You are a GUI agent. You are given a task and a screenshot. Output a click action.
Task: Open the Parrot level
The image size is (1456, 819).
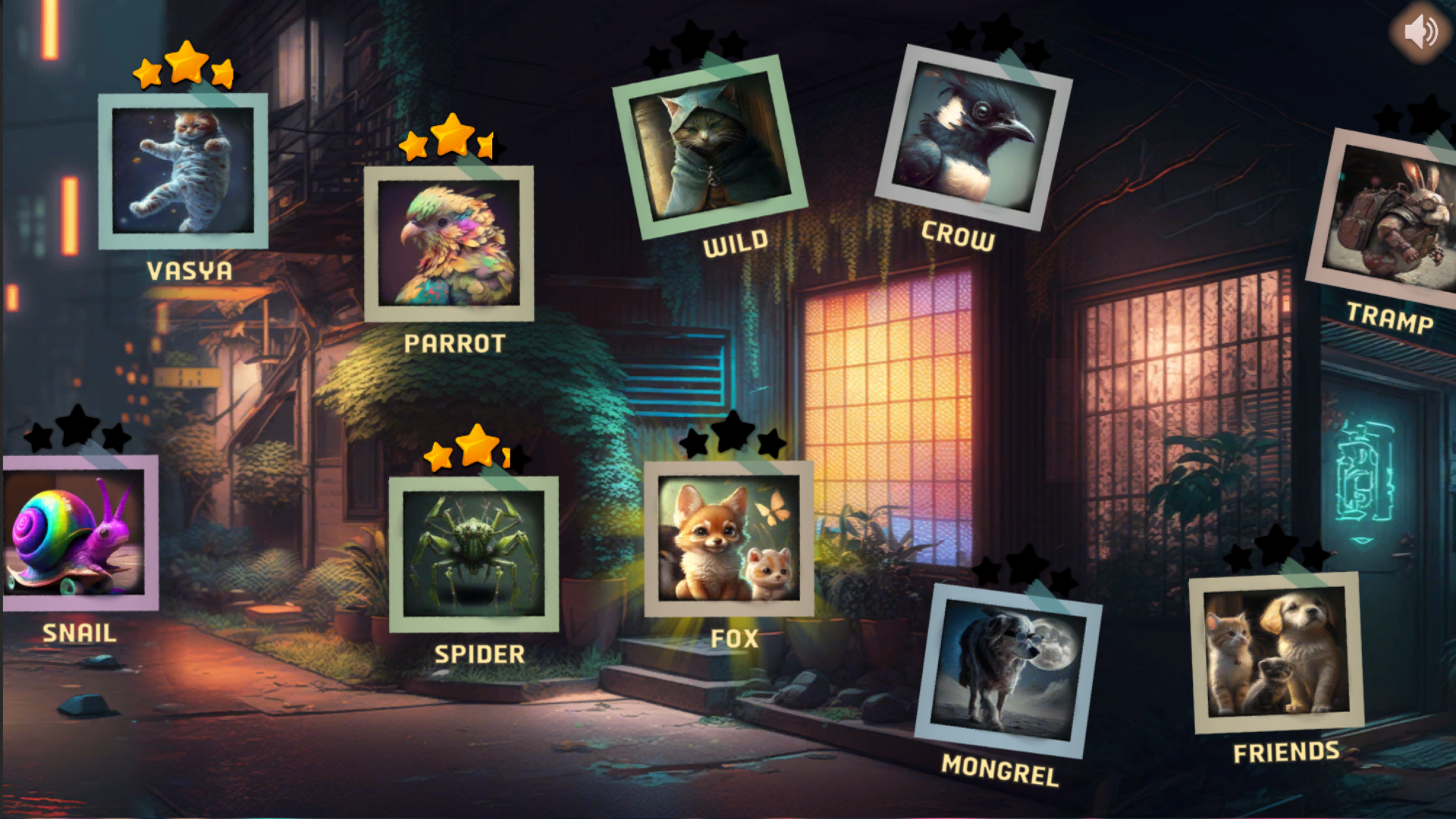(x=449, y=243)
